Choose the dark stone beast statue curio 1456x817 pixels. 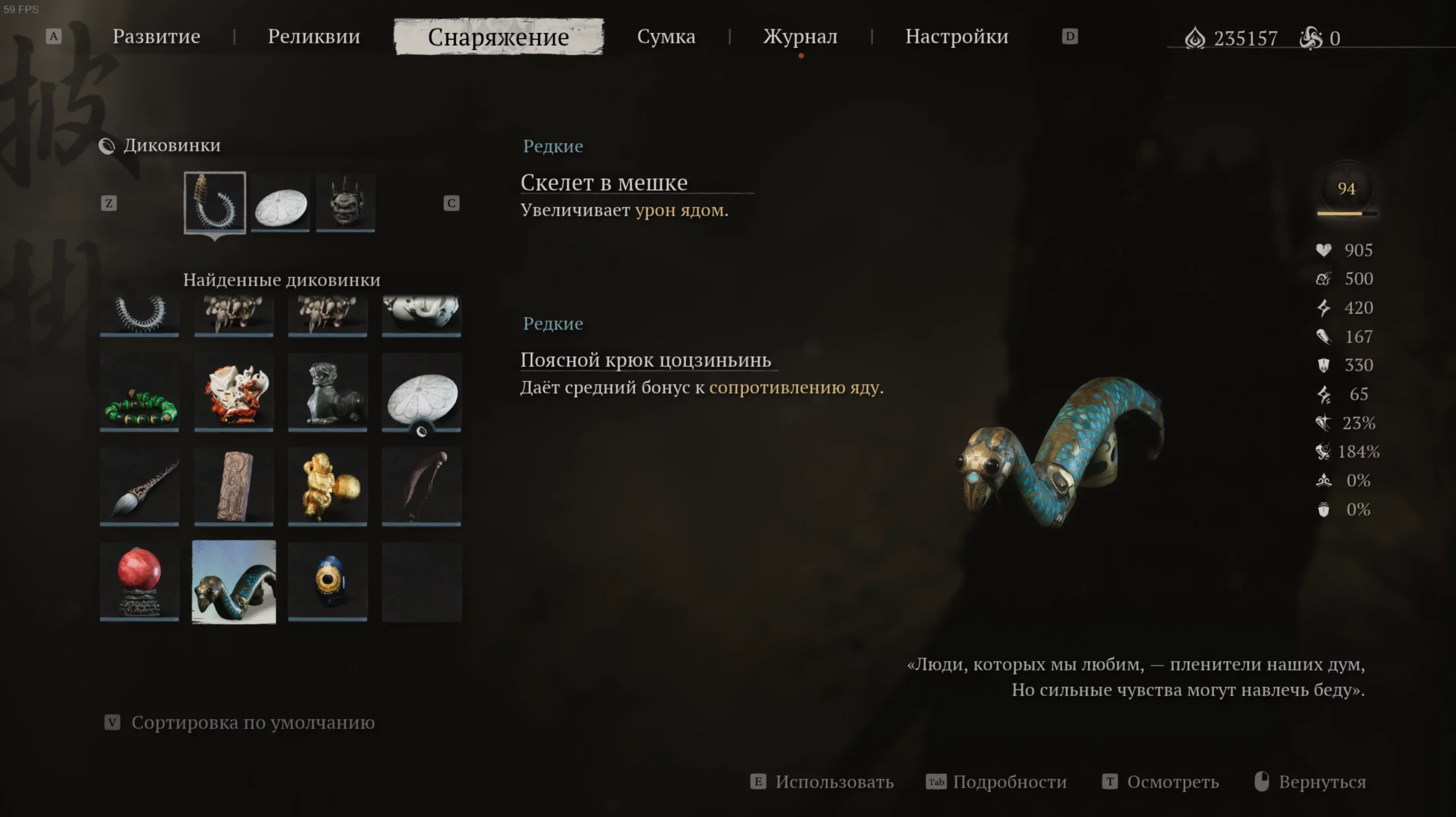click(x=328, y=392)
